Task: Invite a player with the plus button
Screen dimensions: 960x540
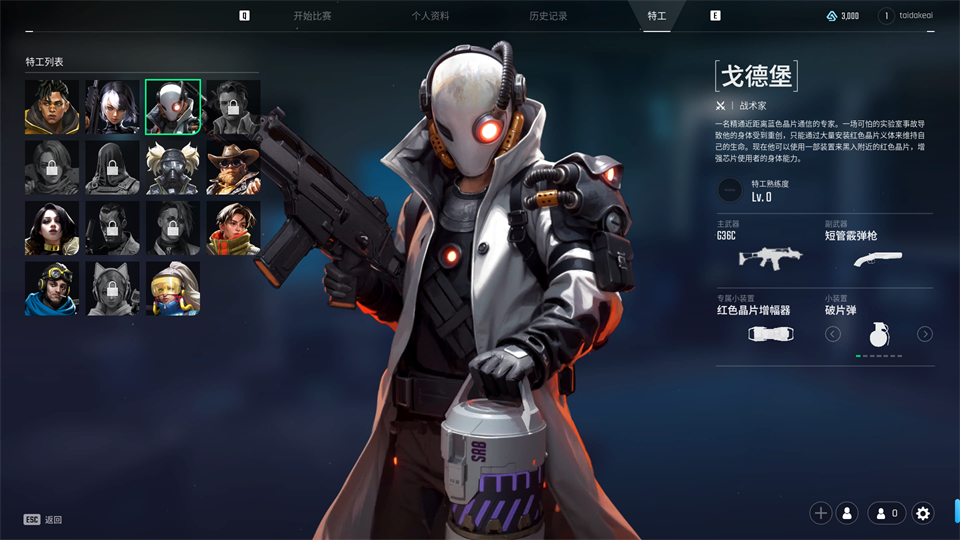Action: (x=821, y=513)
